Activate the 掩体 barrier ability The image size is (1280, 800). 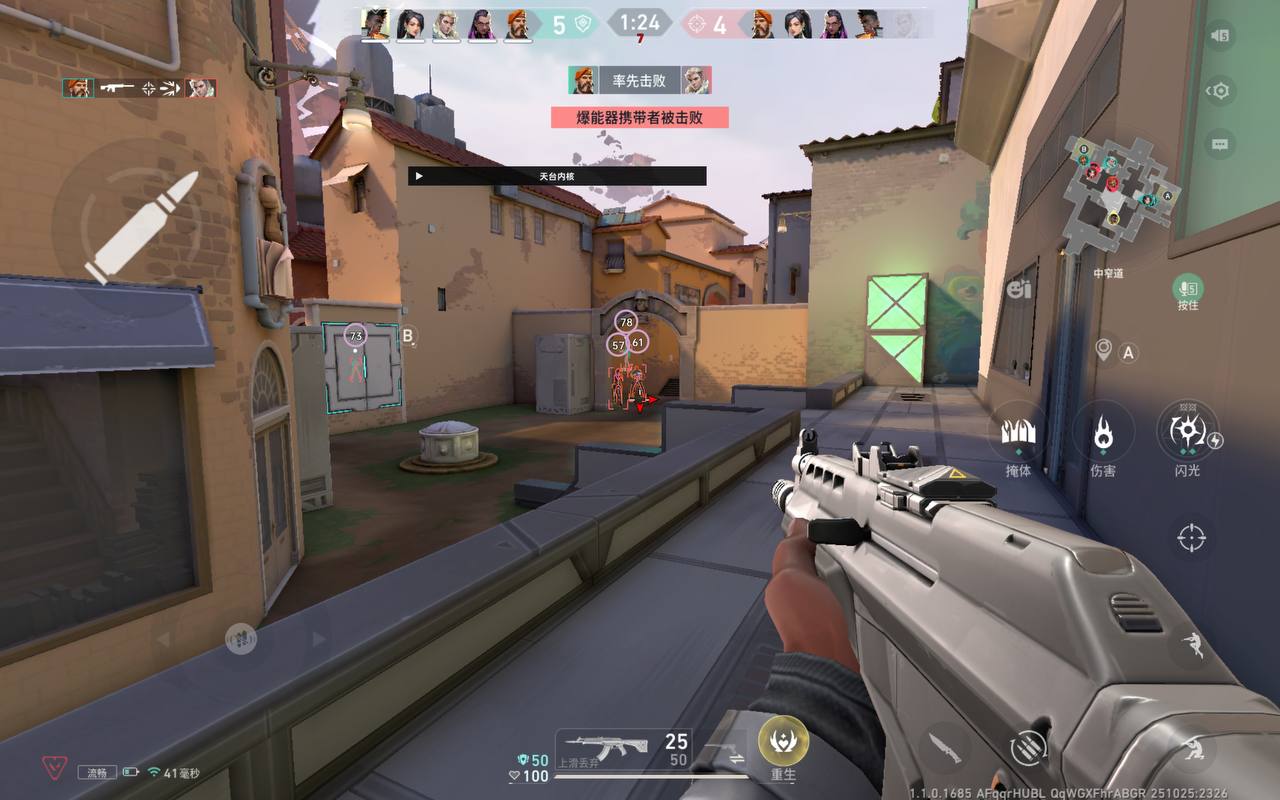pyautogui.click(x=1018, y=436)
